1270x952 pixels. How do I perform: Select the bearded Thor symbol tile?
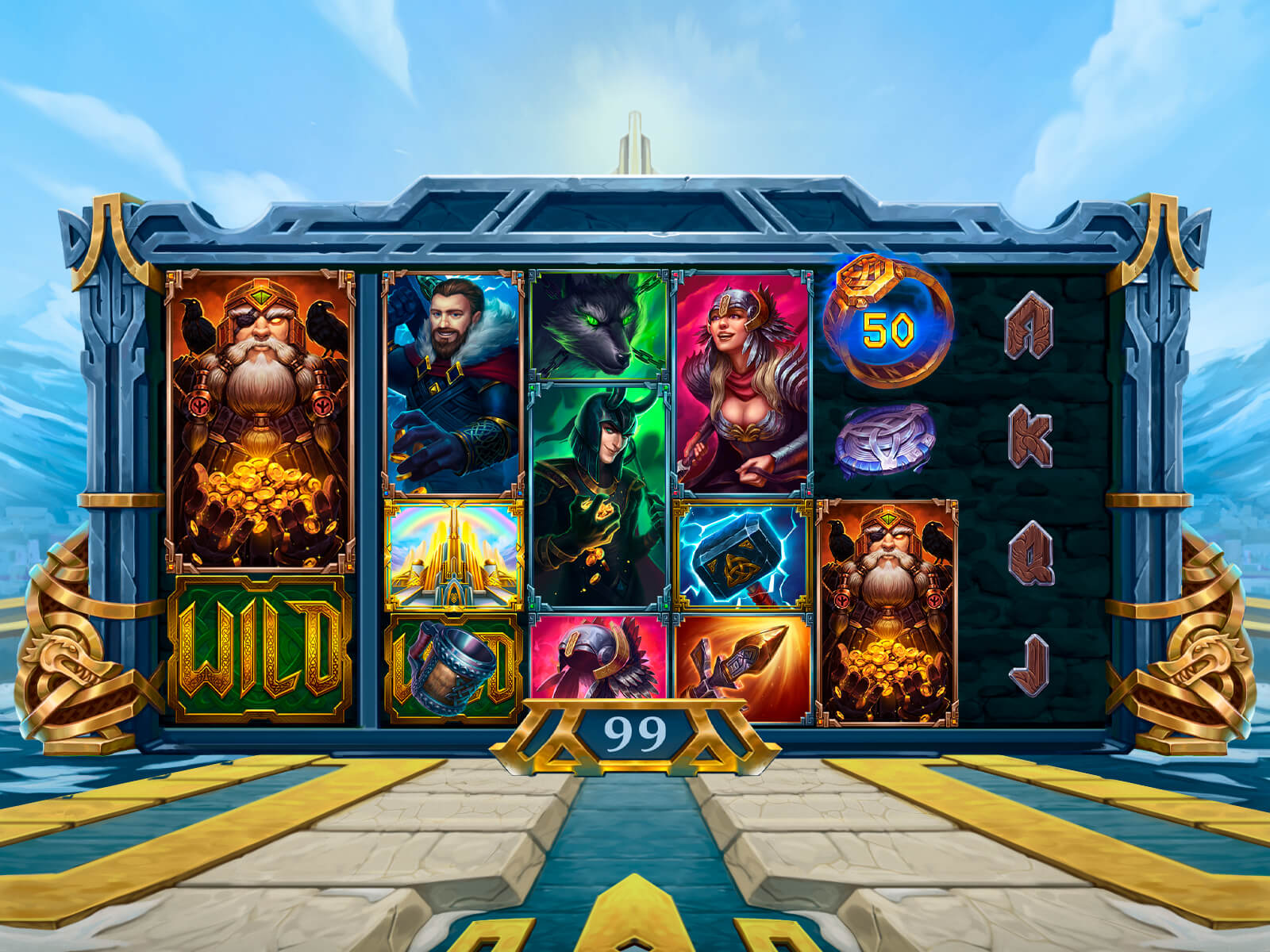pyautogui.click(x=452, y=385)
